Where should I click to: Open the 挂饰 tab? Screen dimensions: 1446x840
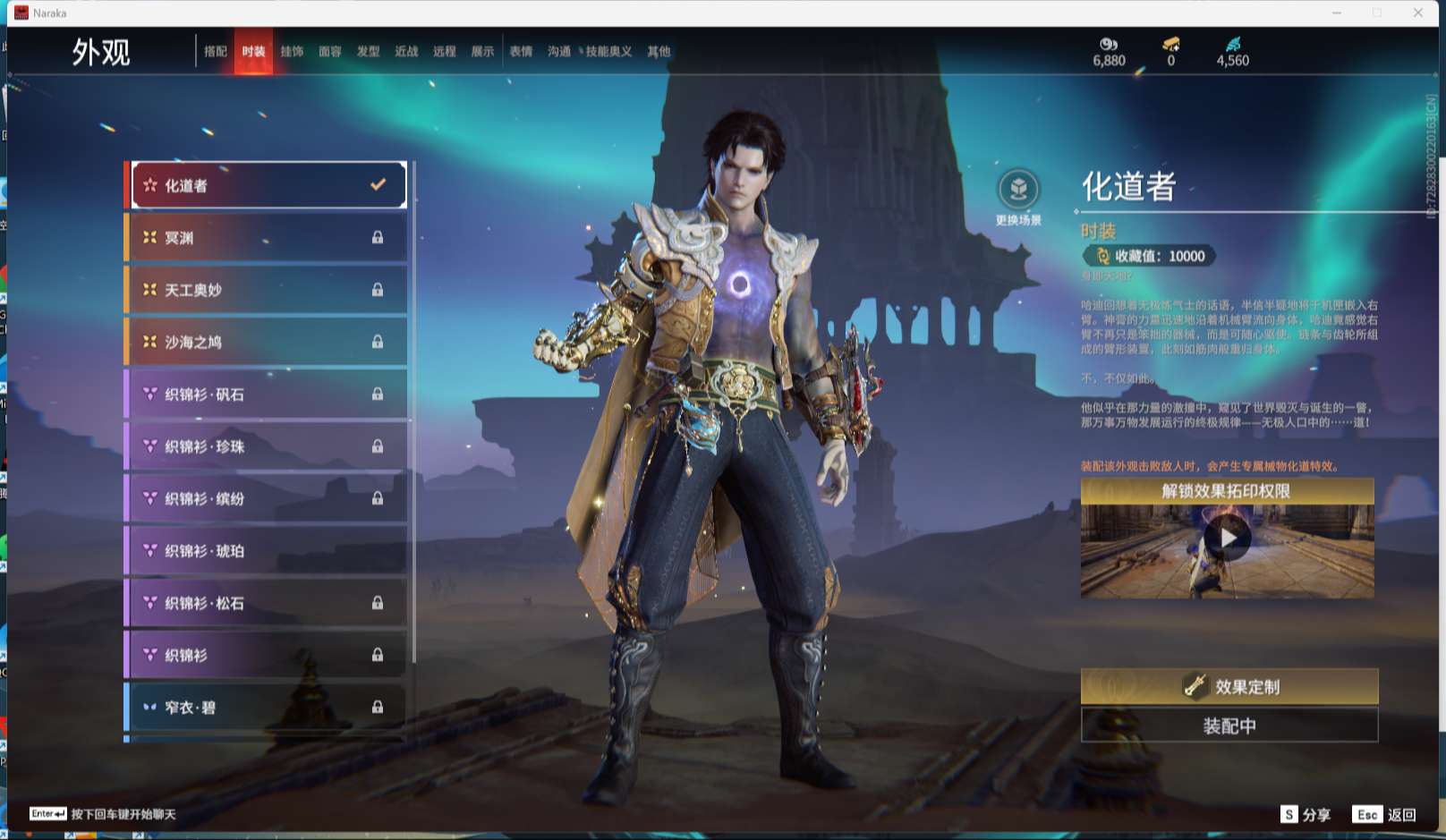click(292, 52)
